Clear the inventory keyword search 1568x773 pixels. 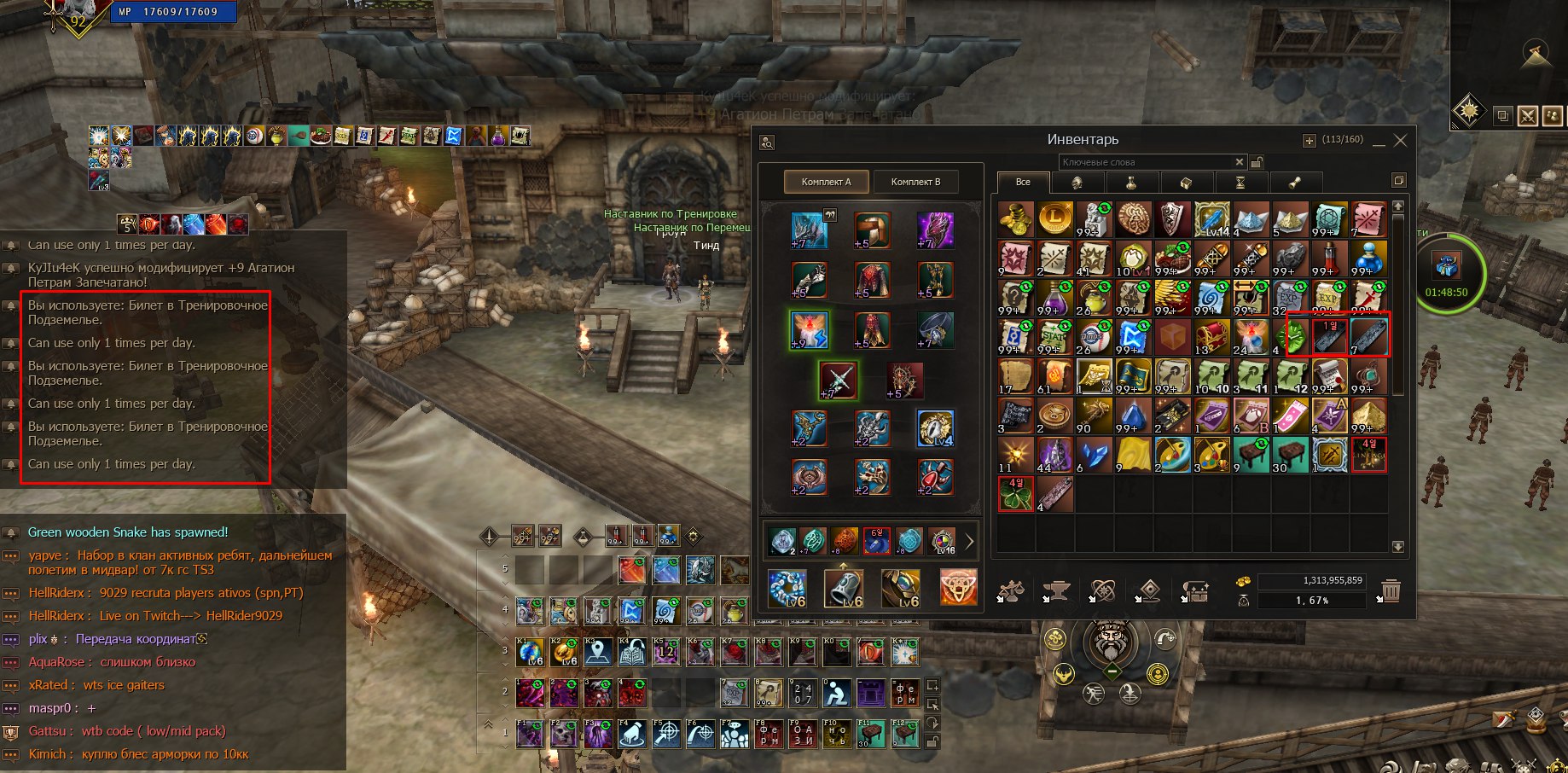(1240, 162)
